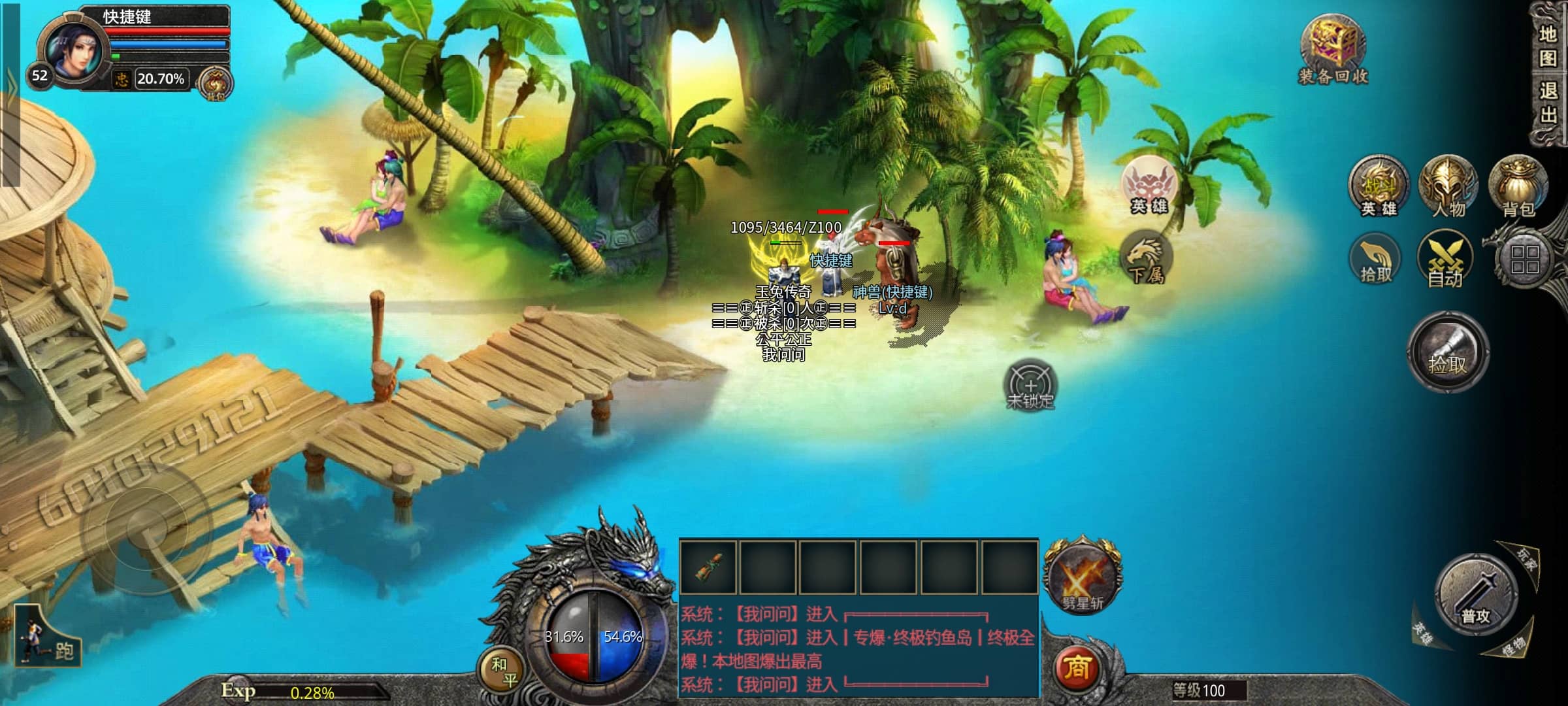Click the 未锁定 target lock icon
Screen dimensions: 1568x706
point(1030,386)
